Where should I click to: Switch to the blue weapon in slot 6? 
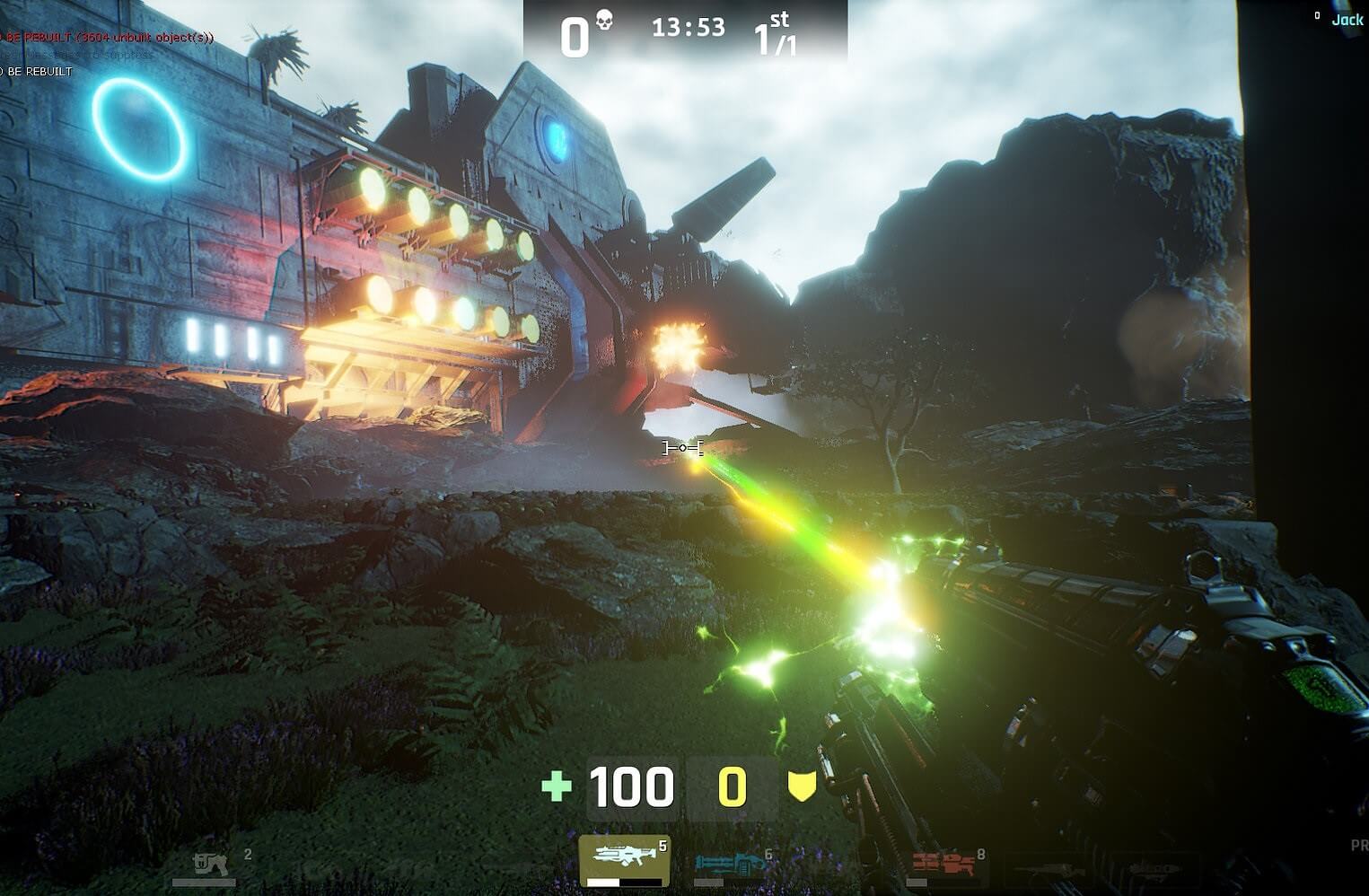tap(729, 865)
